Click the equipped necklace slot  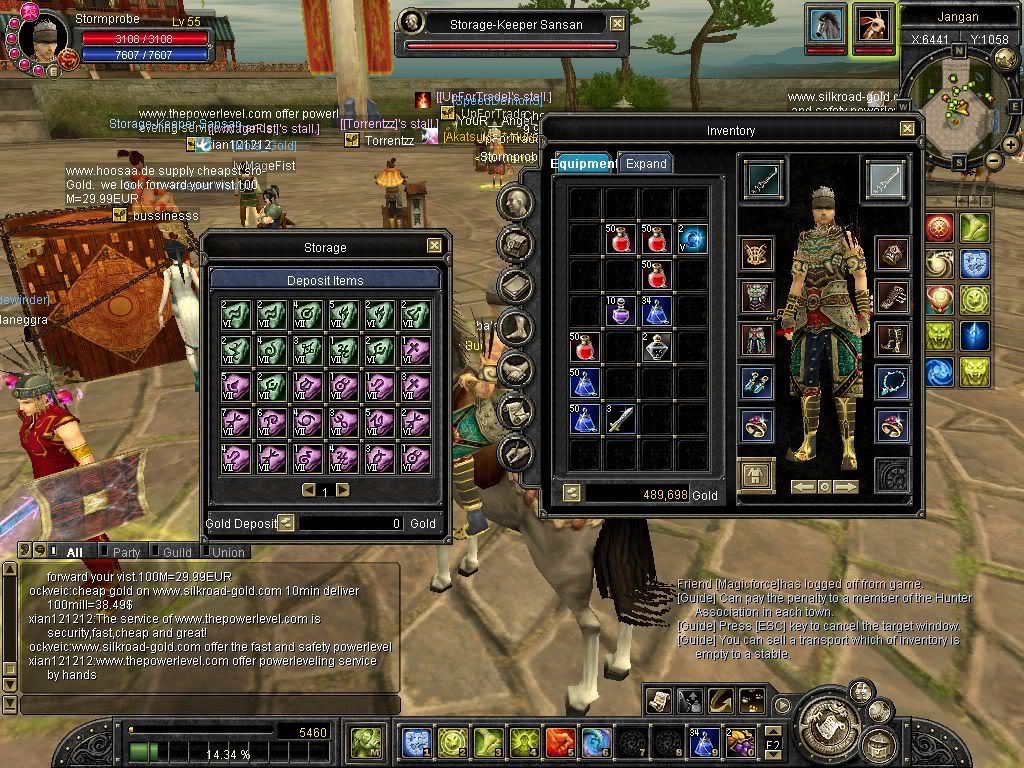890,382
